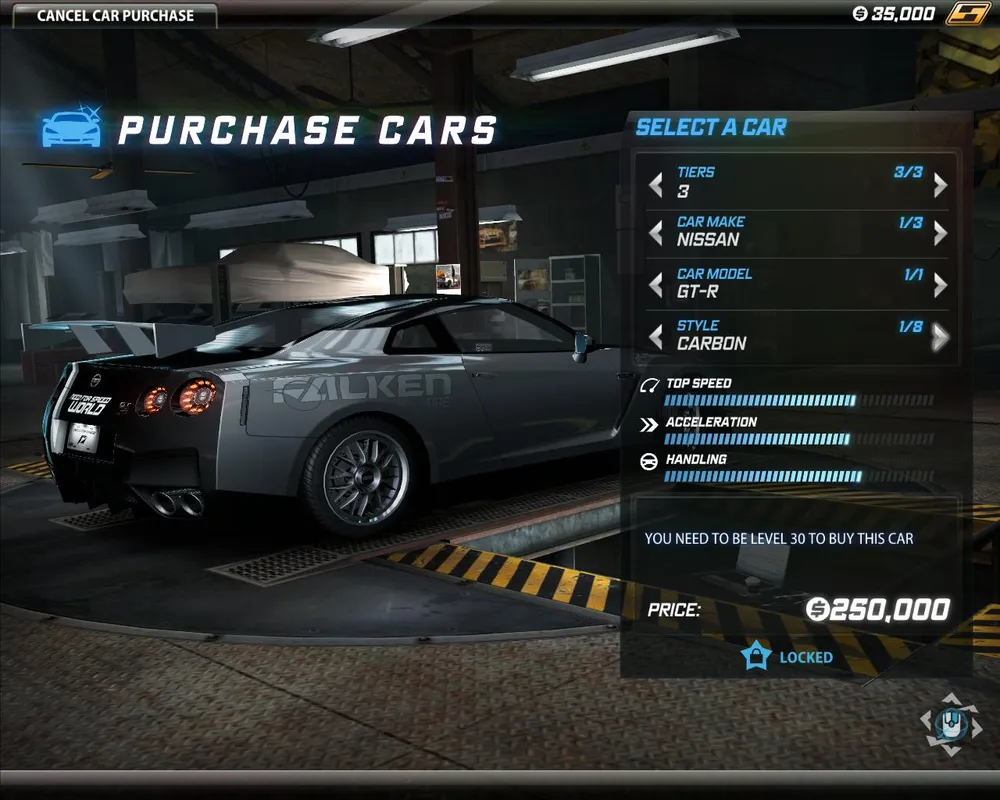1000x800 pixels.
Task: Go to previous car model
Action: pyautogui.click(x=656, y=285)
